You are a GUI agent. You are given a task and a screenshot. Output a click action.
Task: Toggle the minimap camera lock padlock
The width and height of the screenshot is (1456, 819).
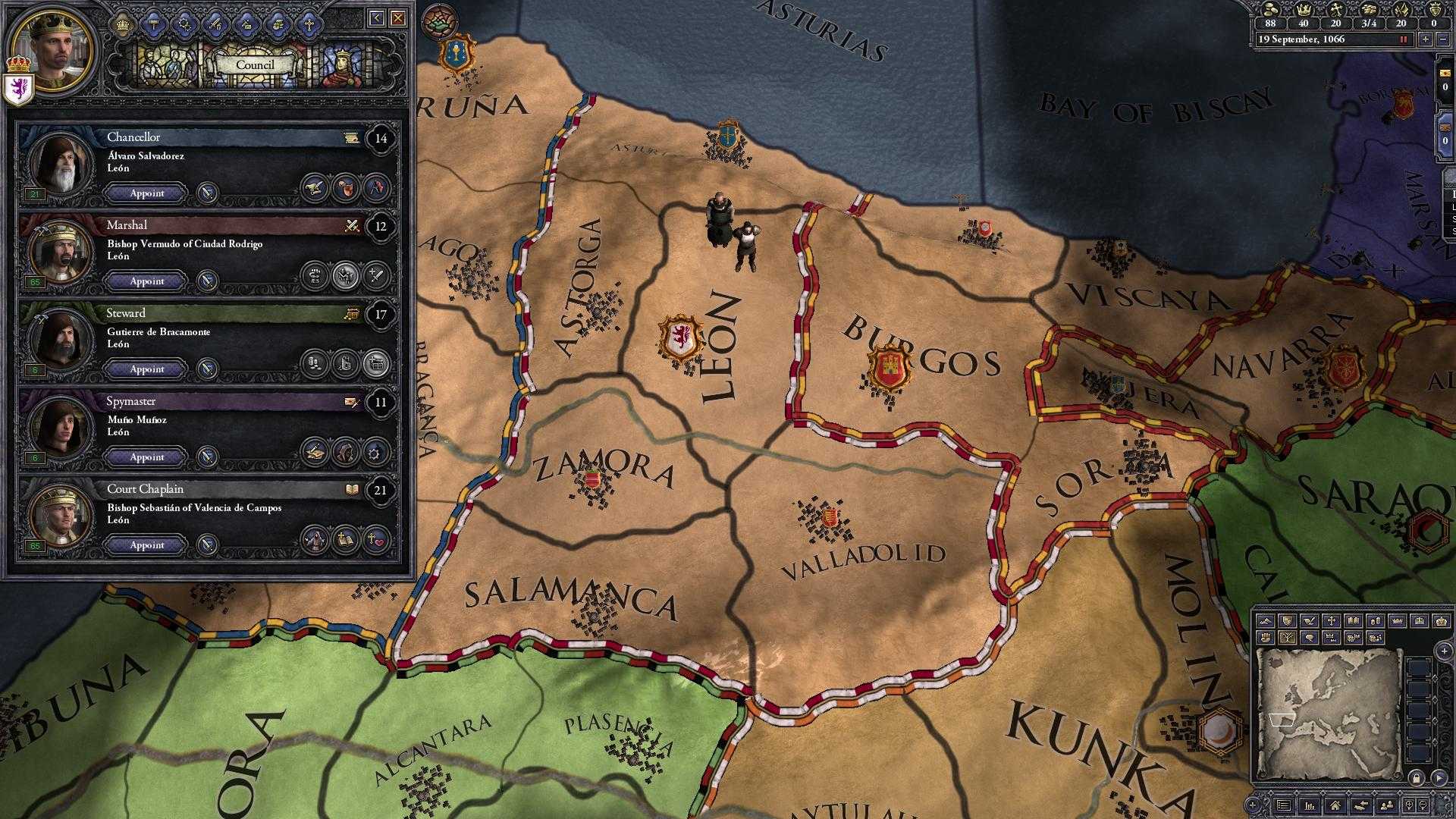coord(1416,778)
